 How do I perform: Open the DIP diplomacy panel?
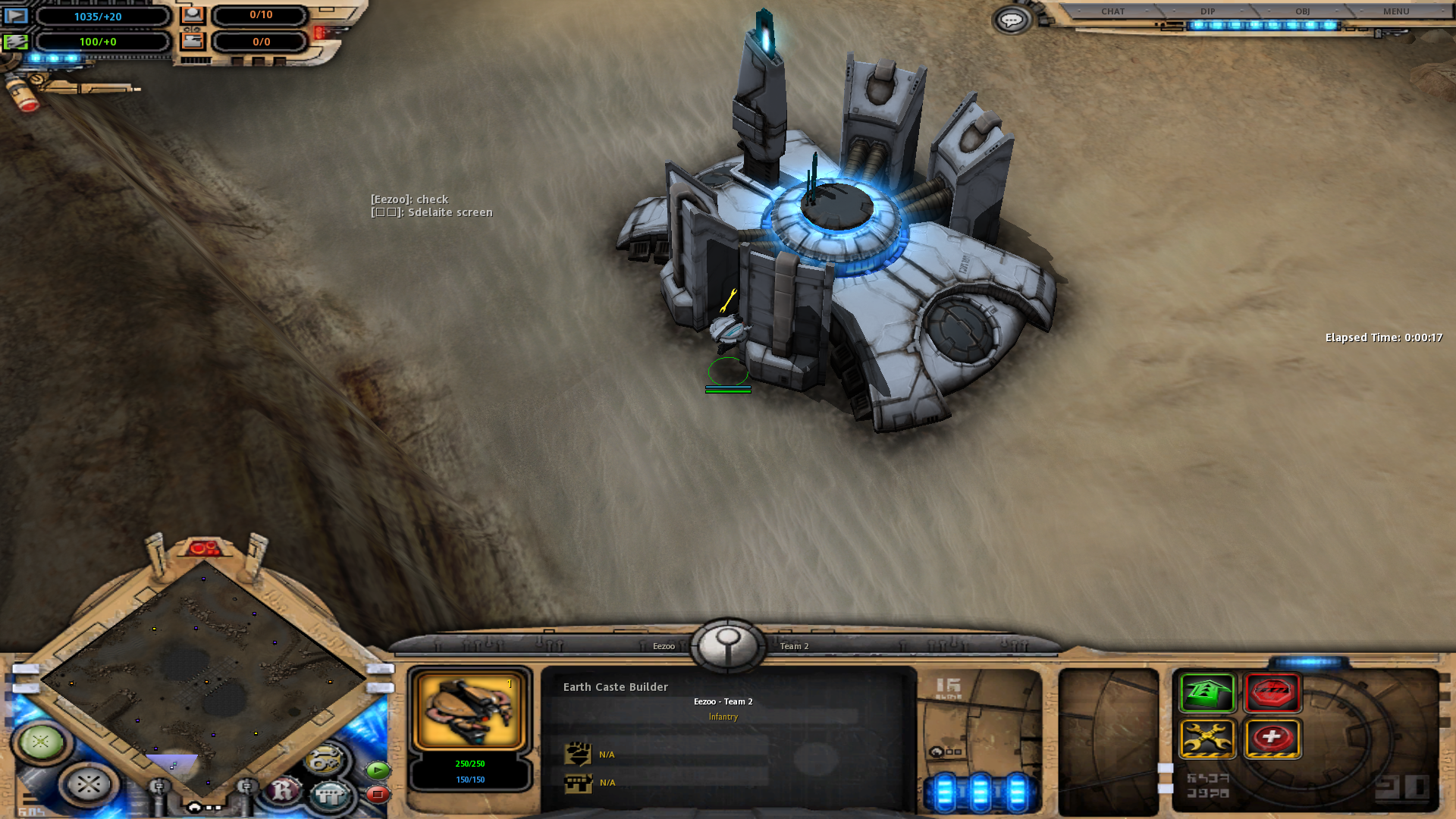click(x=1207, y=11)
